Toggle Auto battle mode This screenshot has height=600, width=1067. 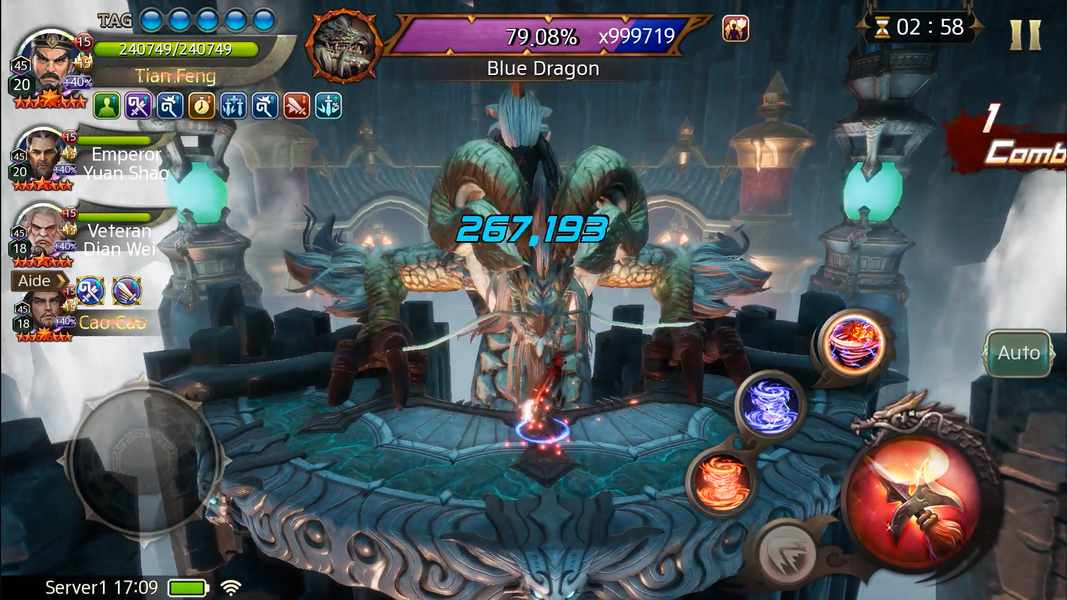[1018, 353]
